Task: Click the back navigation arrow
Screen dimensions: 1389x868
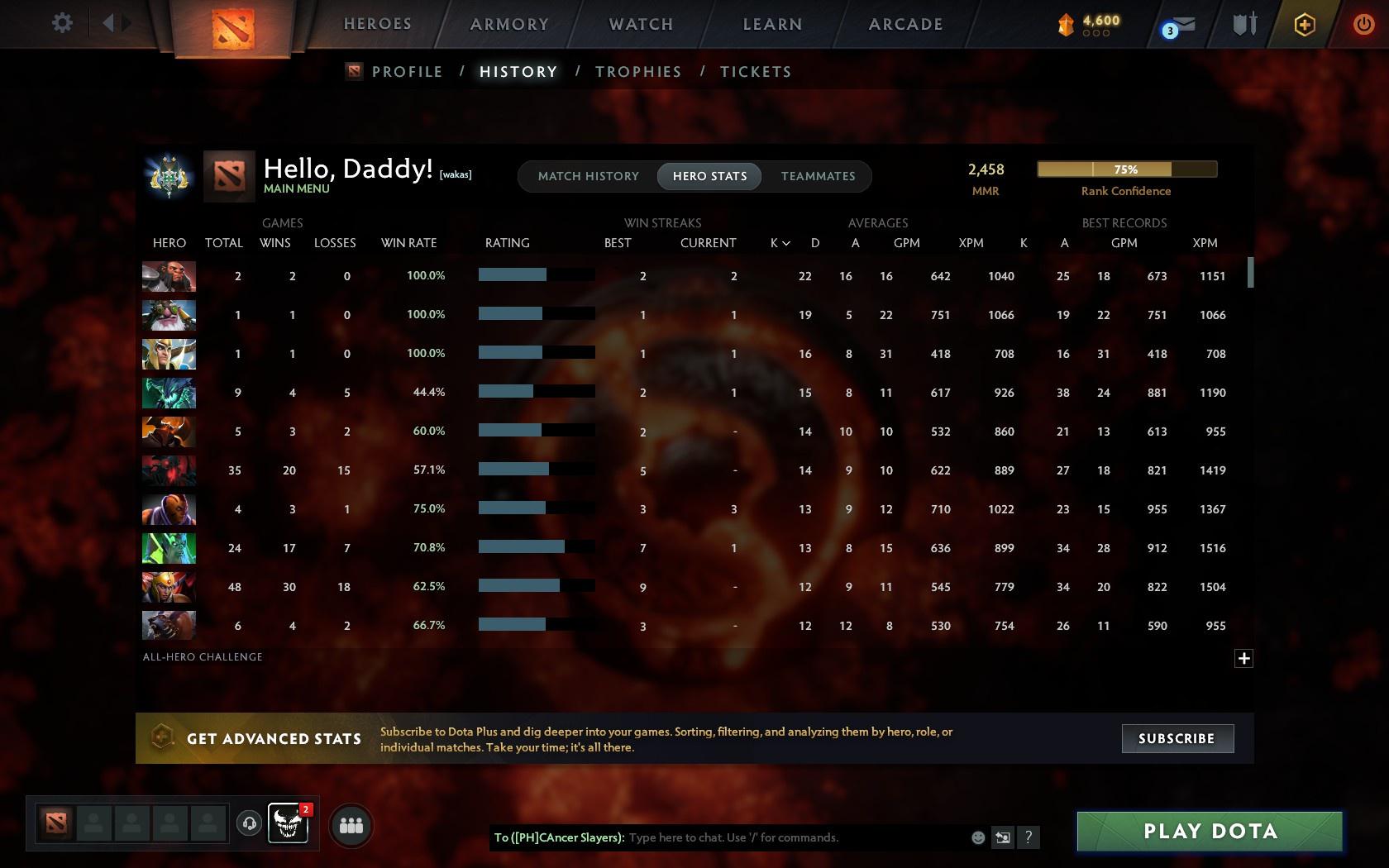Action: (x=108, y=22)
